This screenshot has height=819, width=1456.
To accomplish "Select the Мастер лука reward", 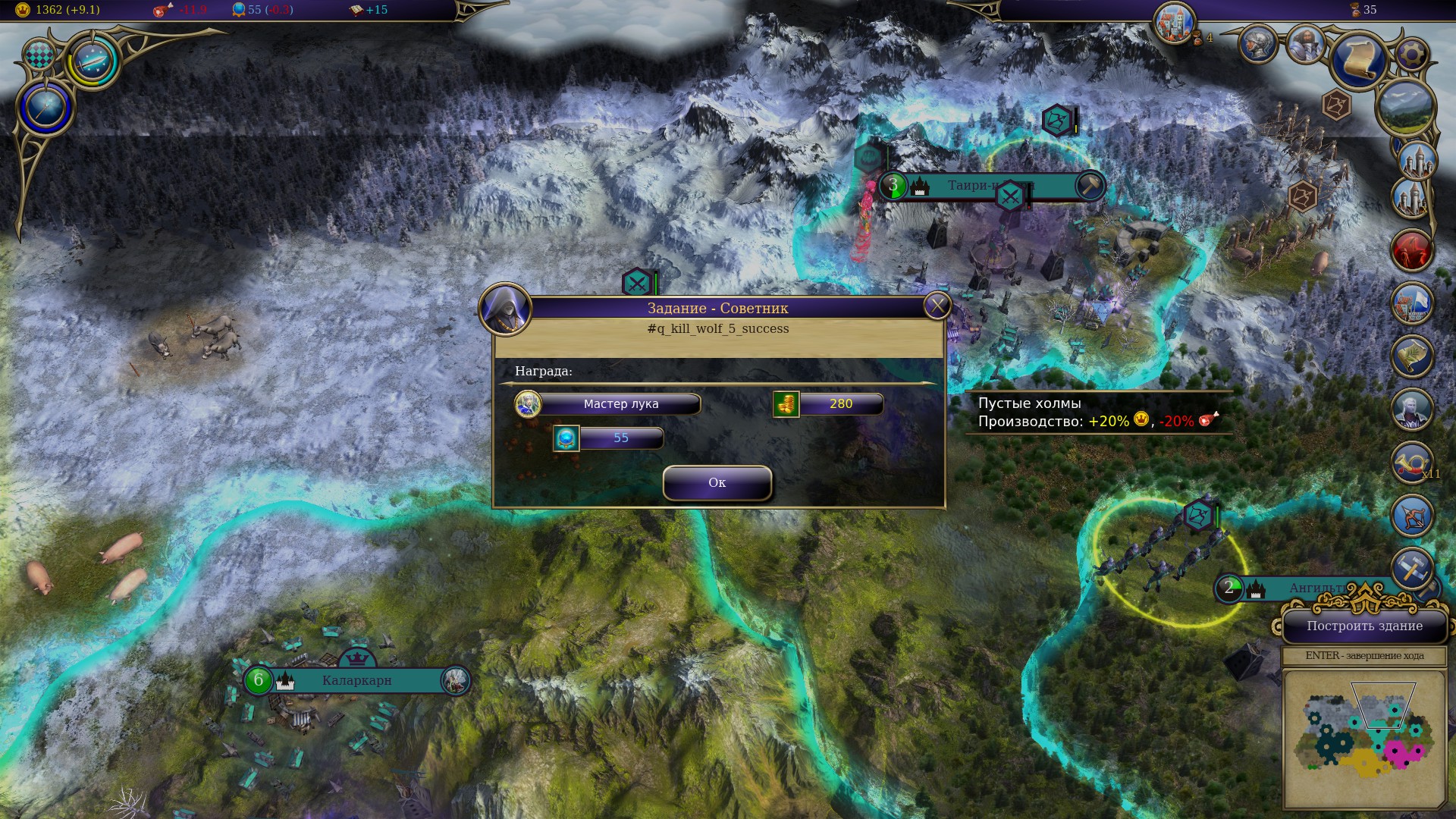I will 620,404.
